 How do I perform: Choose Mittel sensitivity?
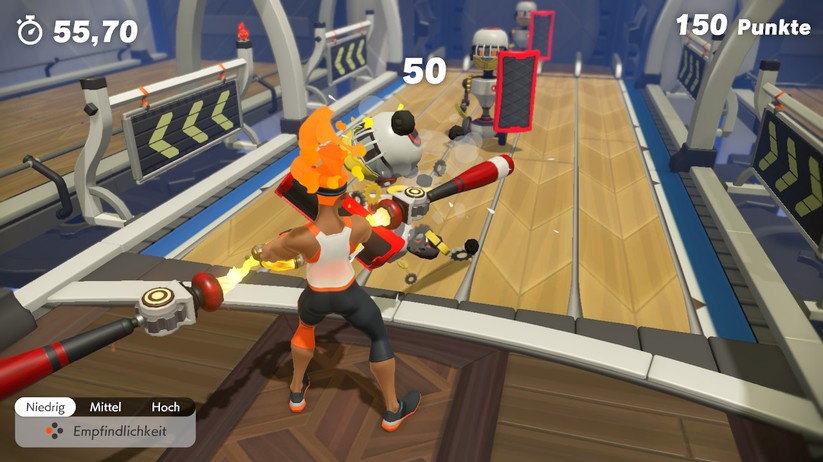(x=105, y=407)
